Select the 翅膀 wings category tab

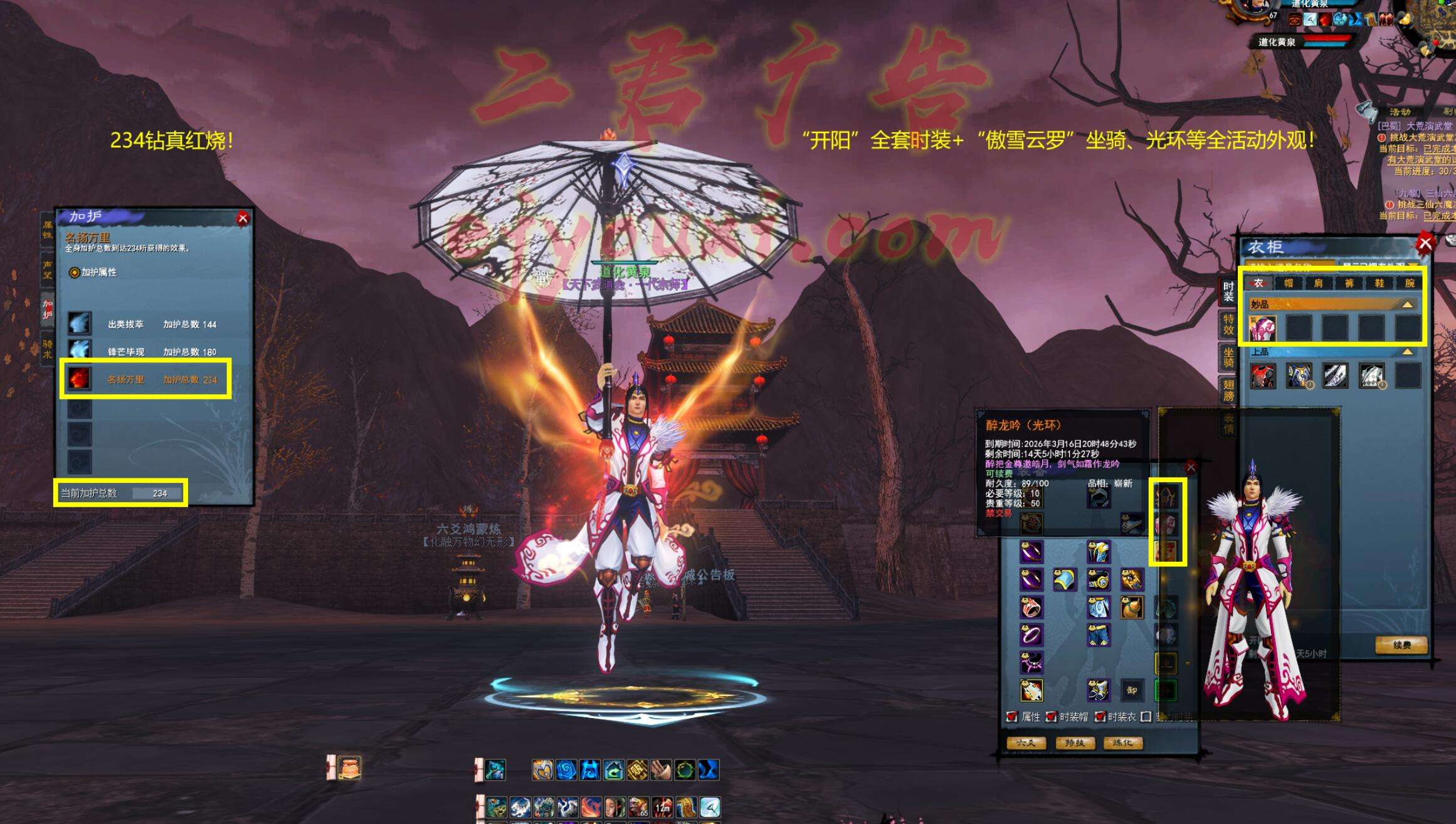(x=1228, y=390)
